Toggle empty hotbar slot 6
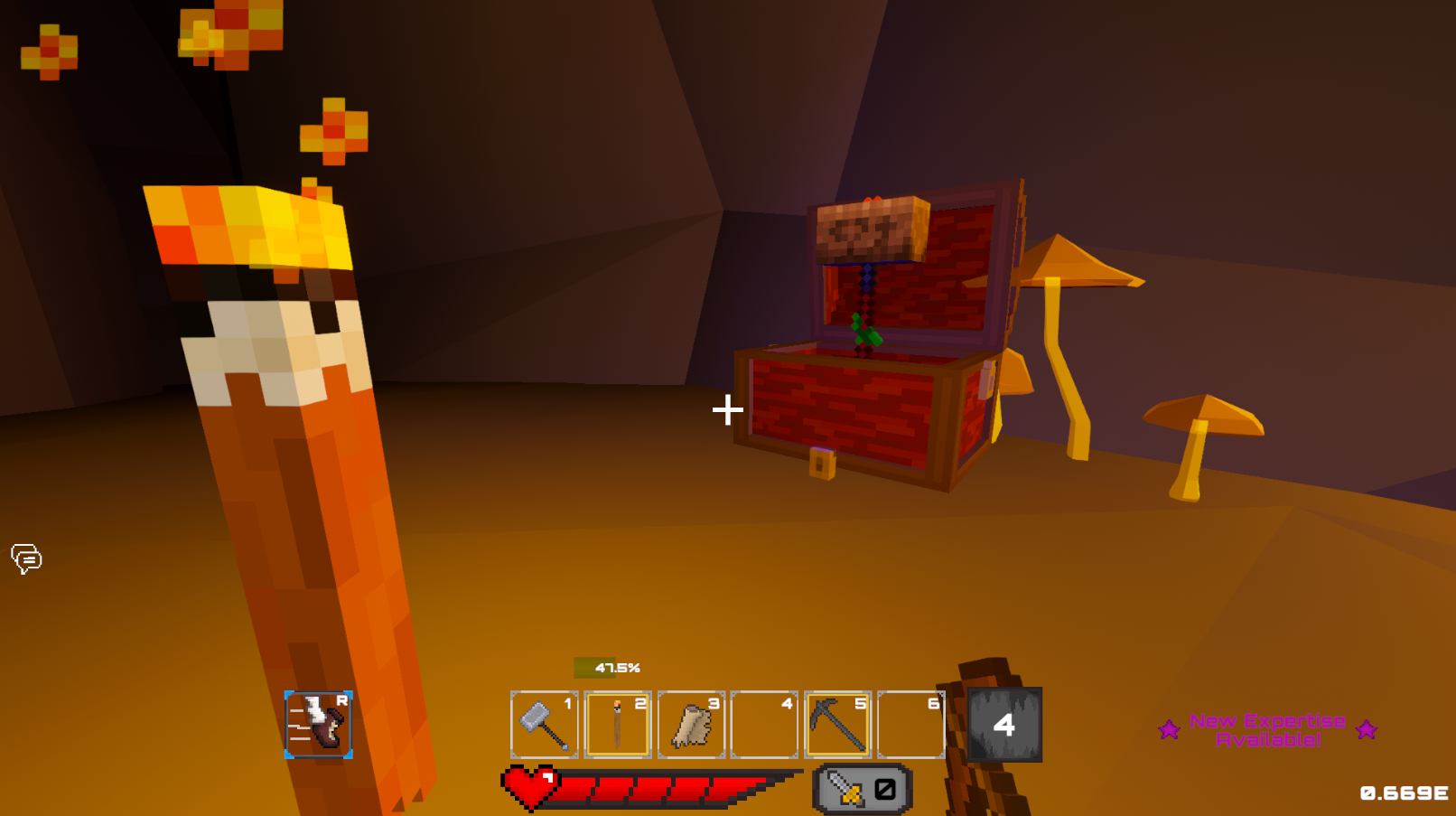1456x816 pixels. click(x=911, y=724)
